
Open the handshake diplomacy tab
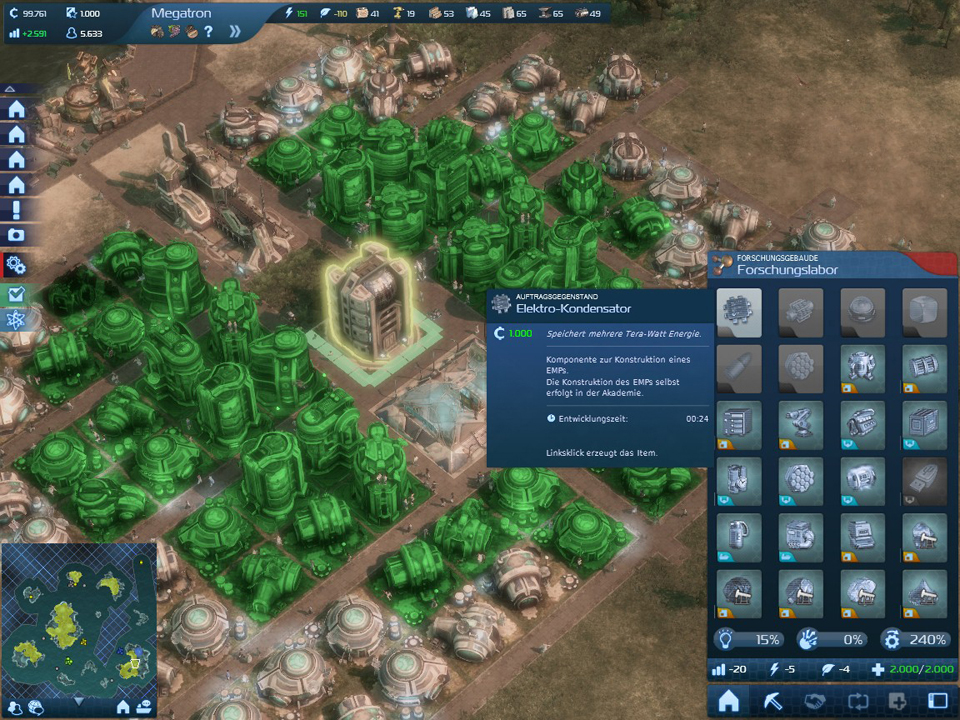pos(814,700)
